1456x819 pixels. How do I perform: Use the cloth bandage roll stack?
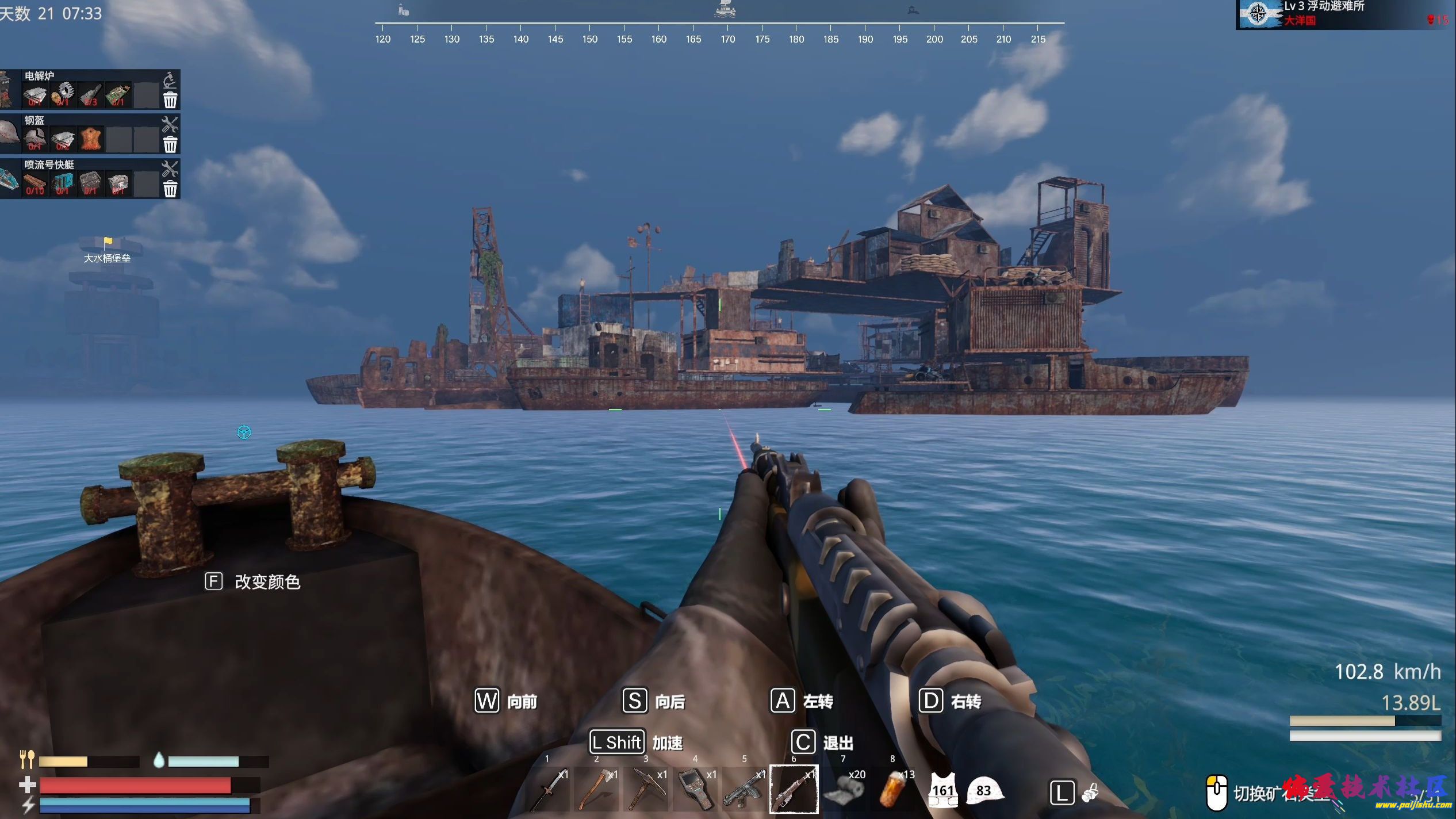coord(844,790)
